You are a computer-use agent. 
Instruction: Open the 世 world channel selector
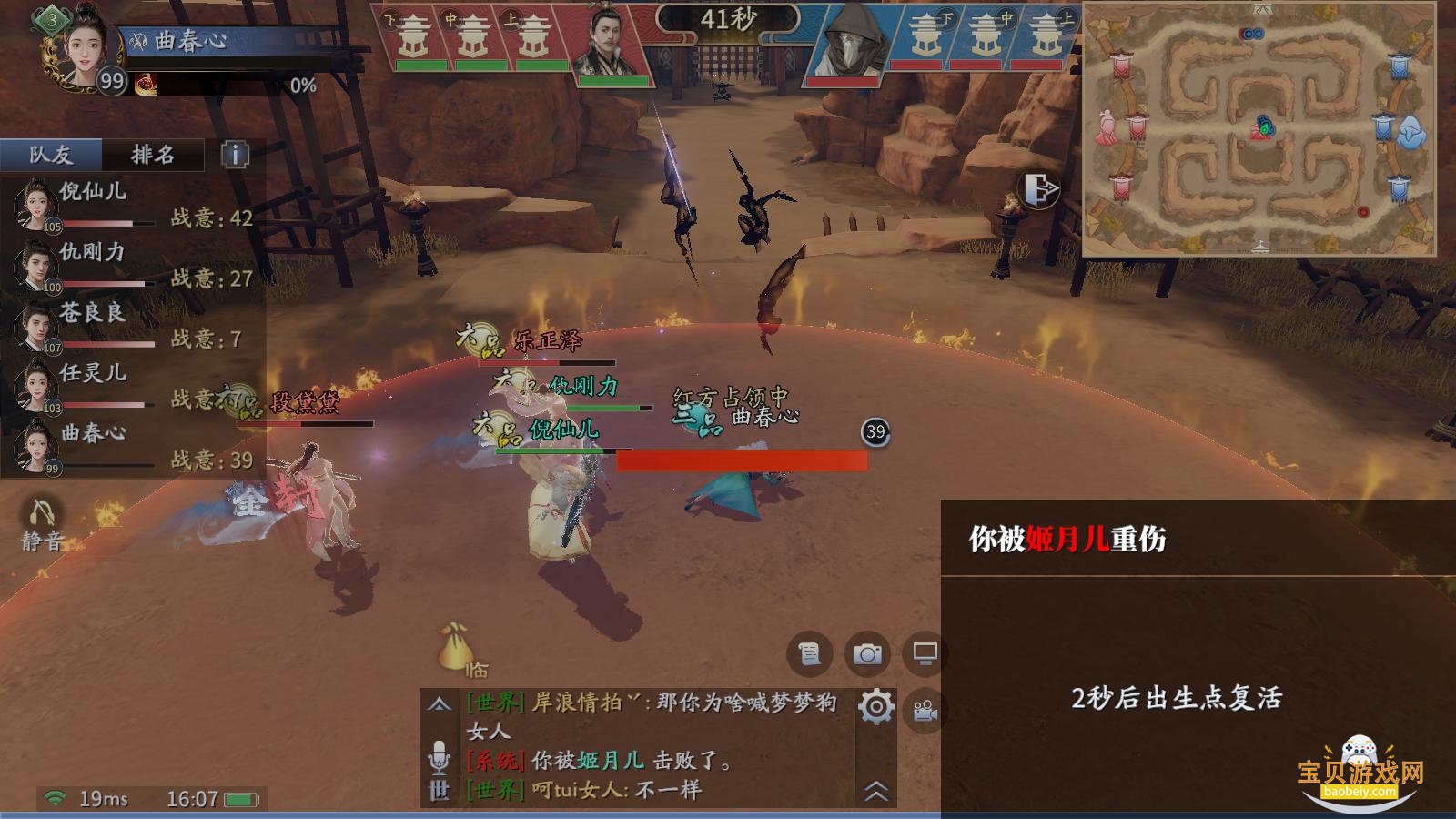point(440,790)
